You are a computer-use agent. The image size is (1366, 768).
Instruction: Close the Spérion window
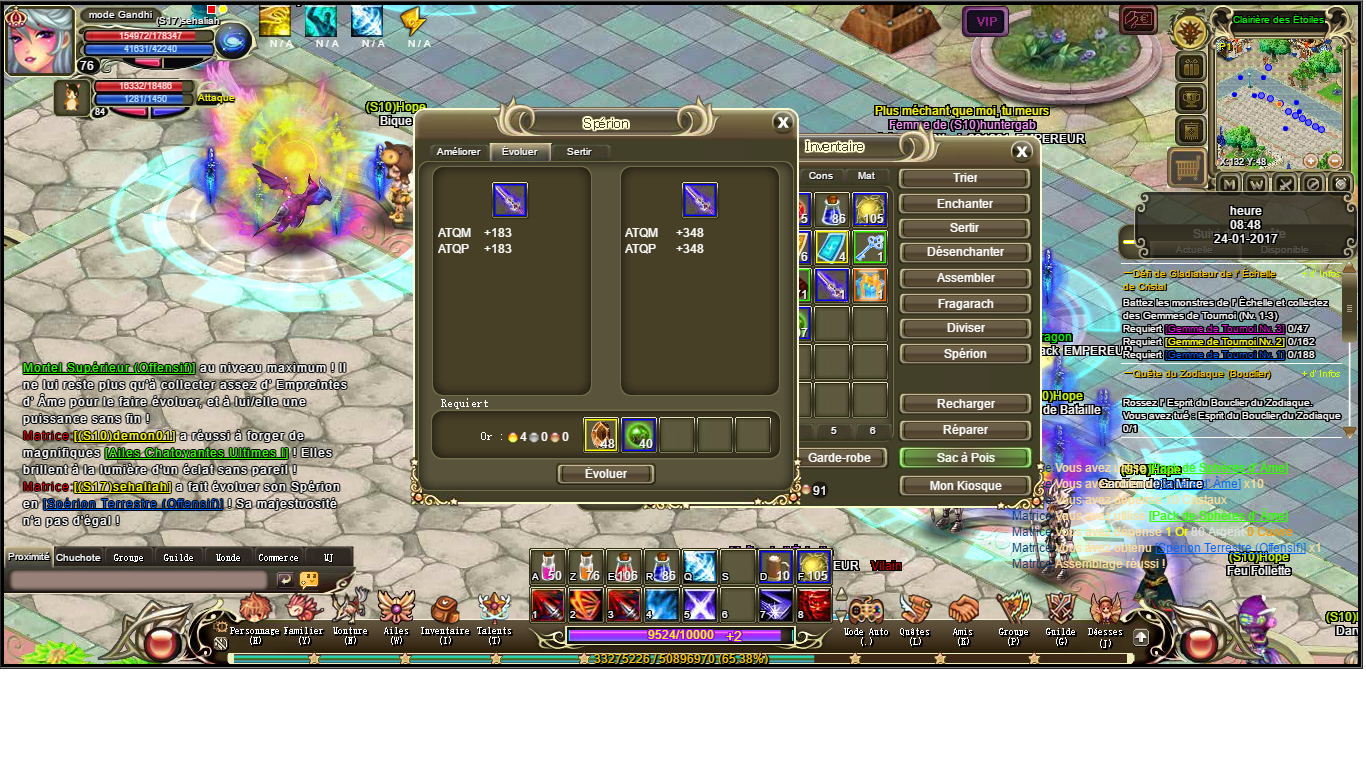tap(783, 123)
